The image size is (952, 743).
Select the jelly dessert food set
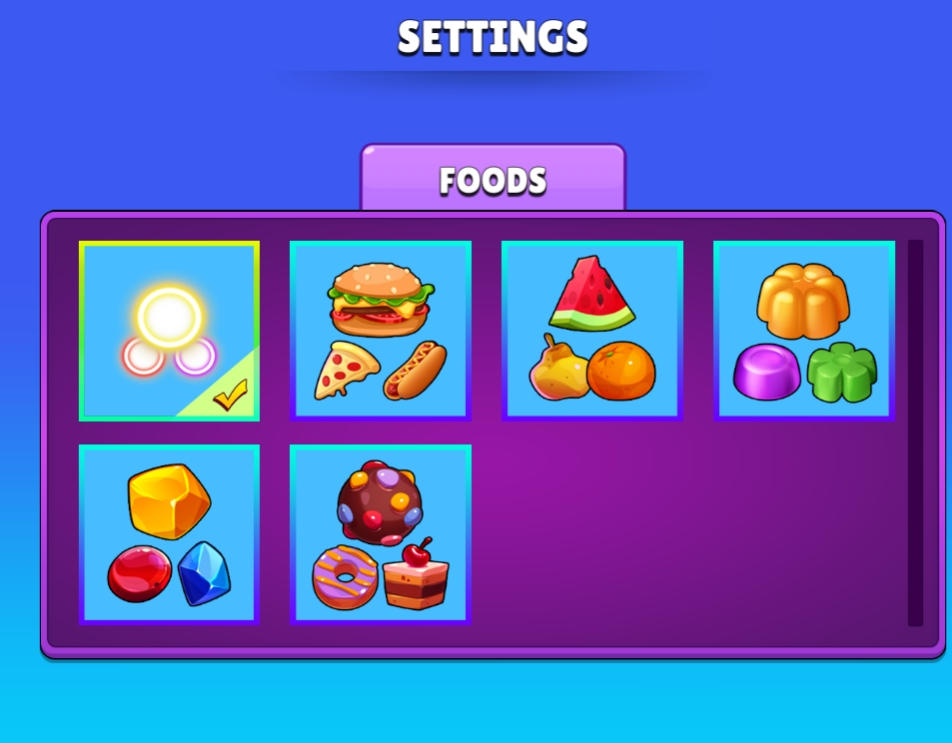803,330
